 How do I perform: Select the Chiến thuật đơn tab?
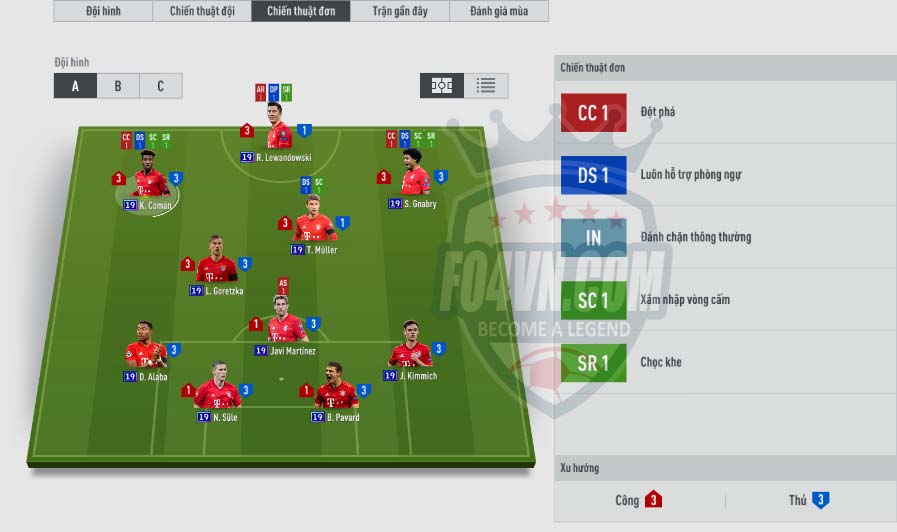click(x=301, y=12)
